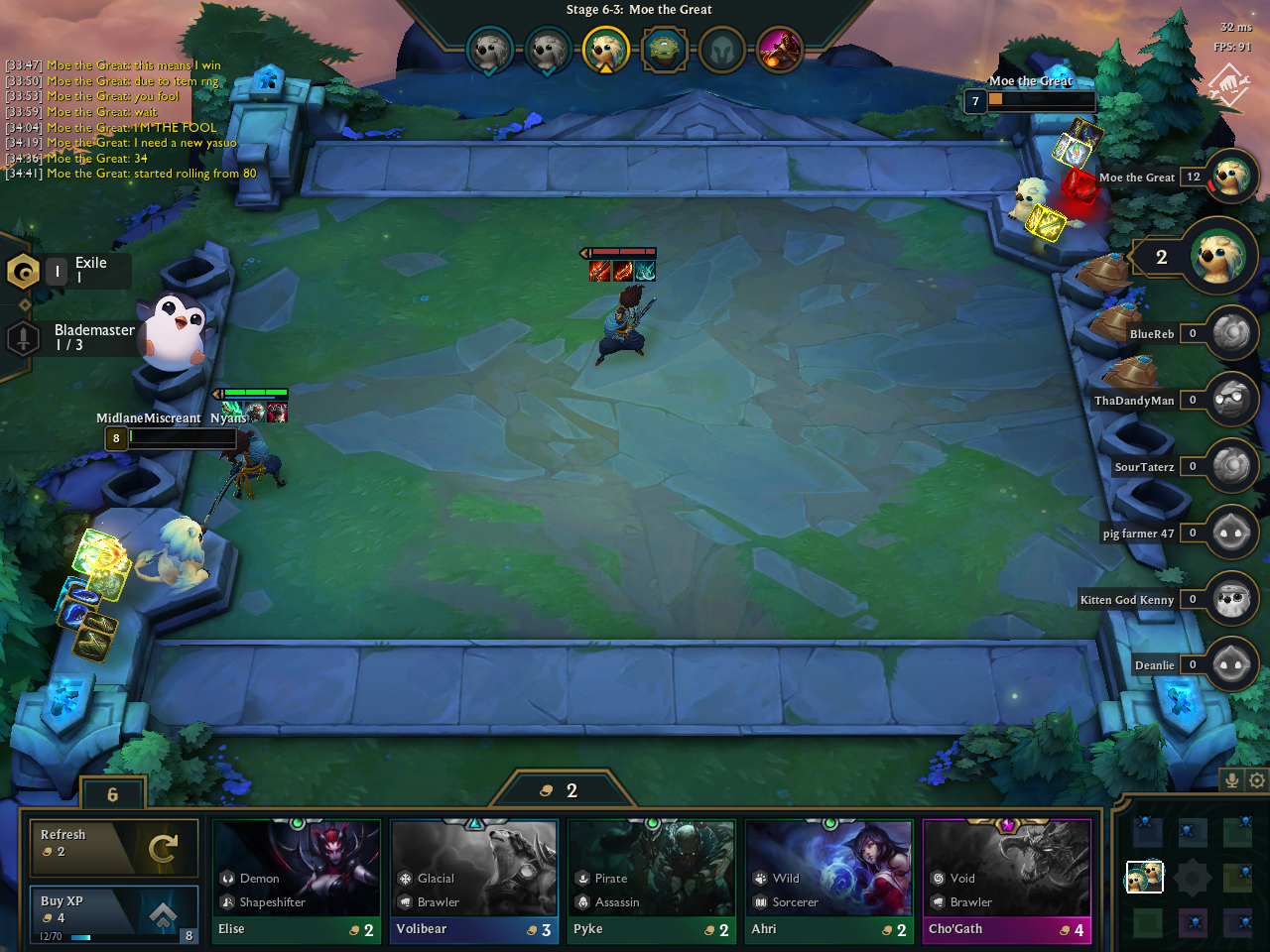Viewport: 1270px width, 952px height.
Task: Click the Exile trait icon
Action: point(22,270)
